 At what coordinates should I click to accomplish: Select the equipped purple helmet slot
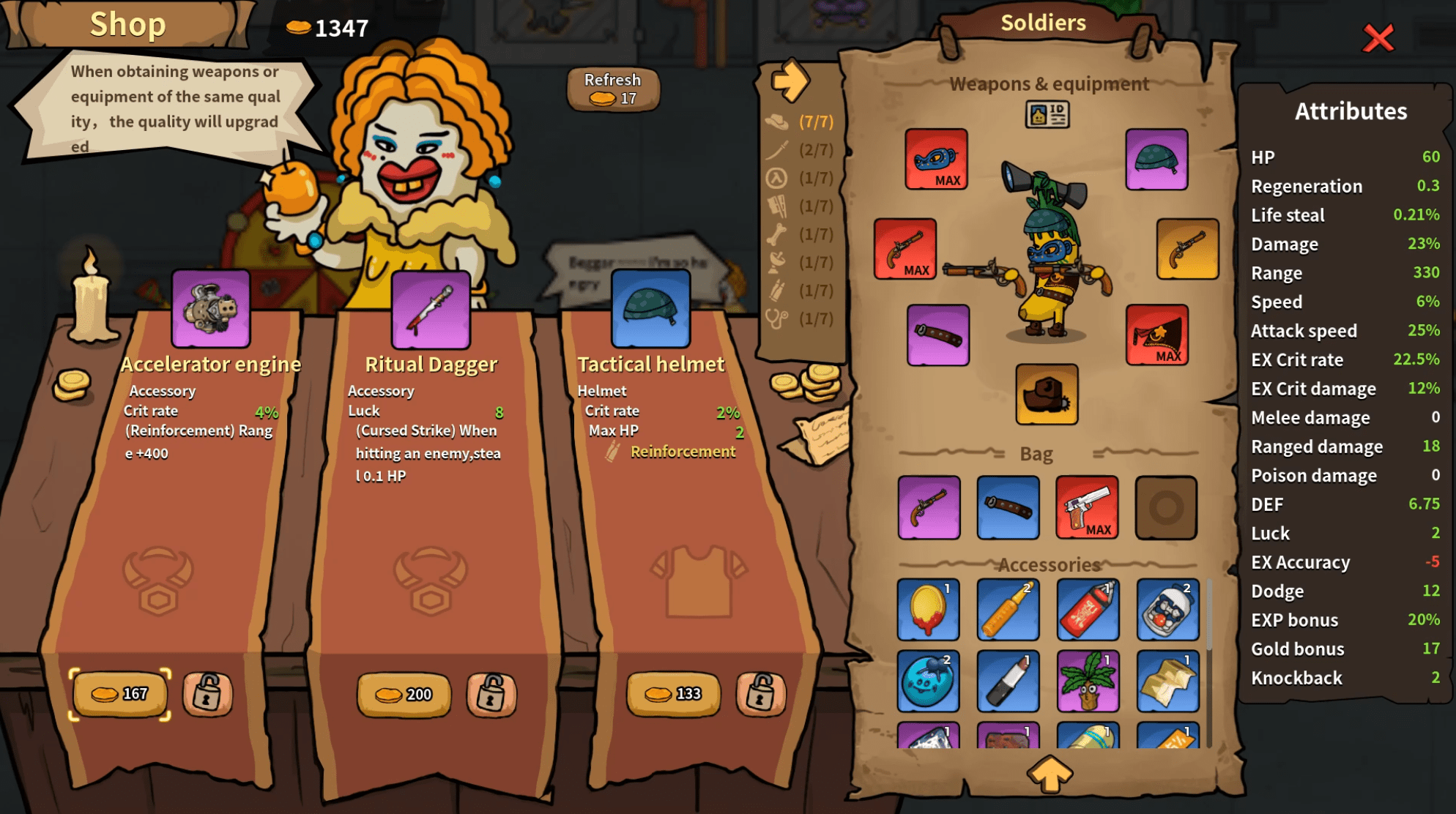click(x=1156, y=159)
